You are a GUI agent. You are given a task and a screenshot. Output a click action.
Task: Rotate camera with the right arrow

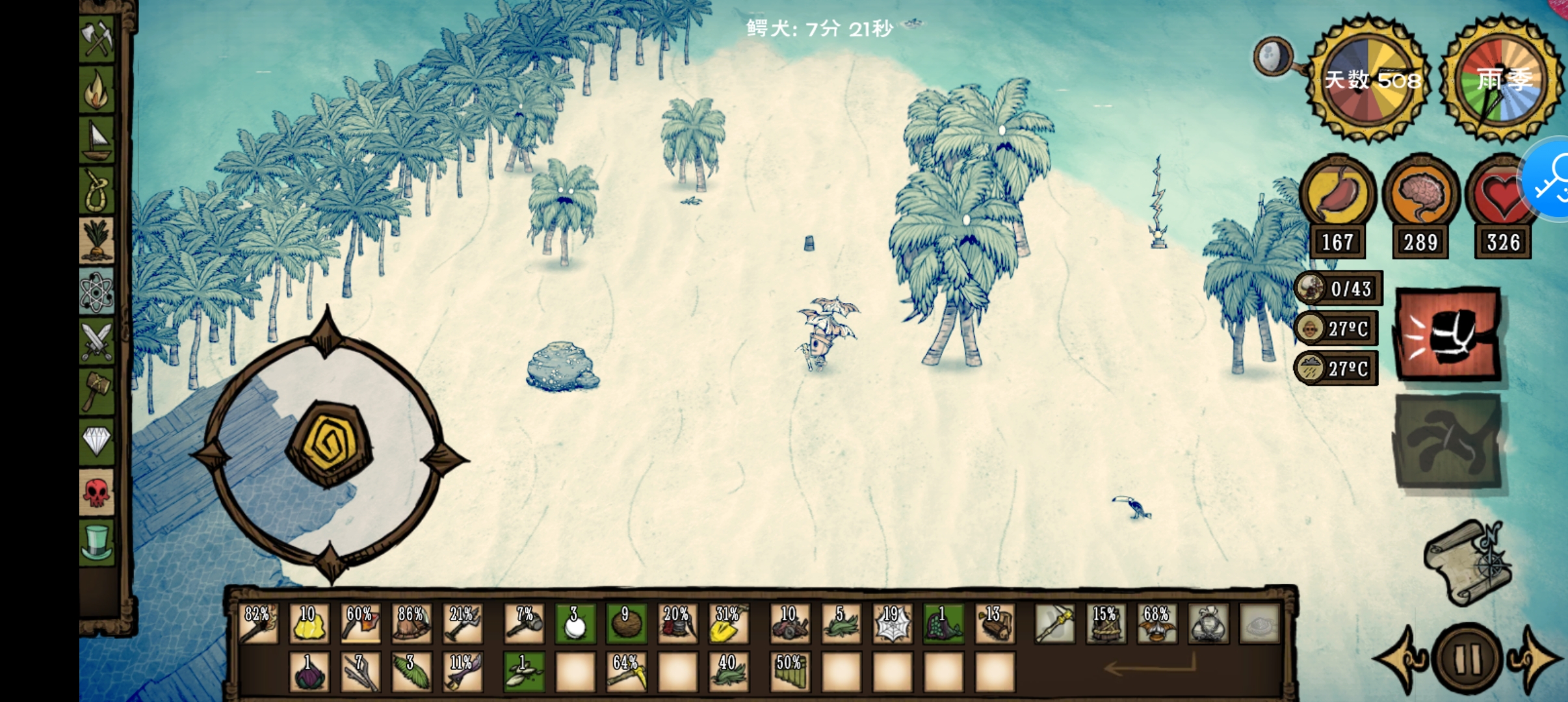click(x=1537, y=658)
